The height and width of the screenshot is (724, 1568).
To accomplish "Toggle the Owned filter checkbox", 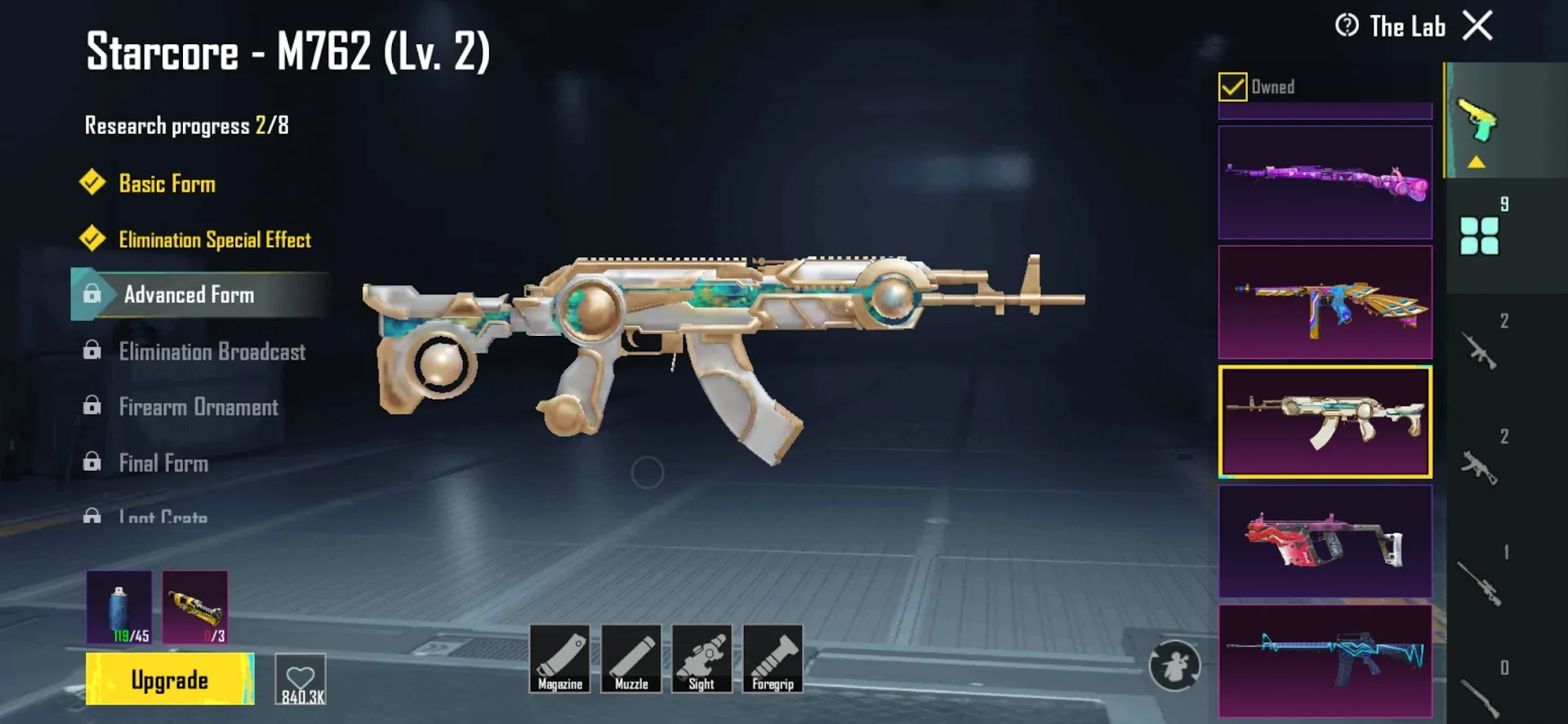I will [x=1232, y=85].
